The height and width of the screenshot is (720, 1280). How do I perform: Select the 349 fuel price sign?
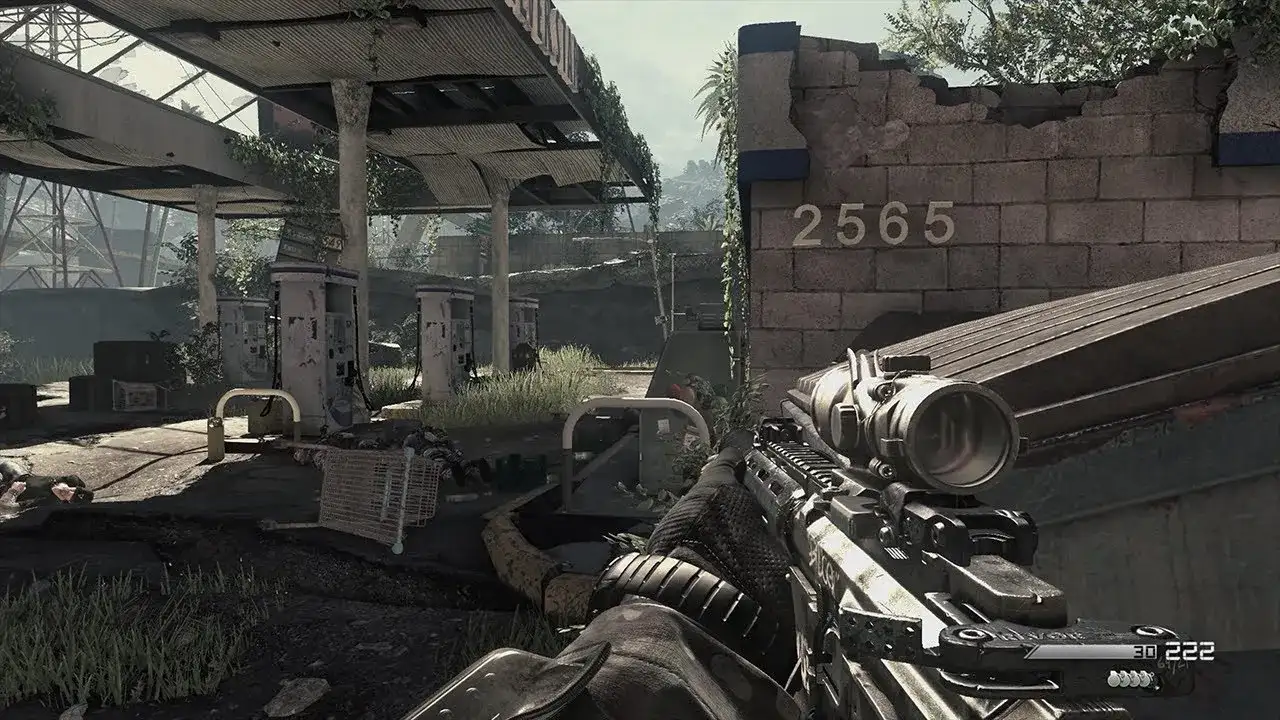(331, 242)
